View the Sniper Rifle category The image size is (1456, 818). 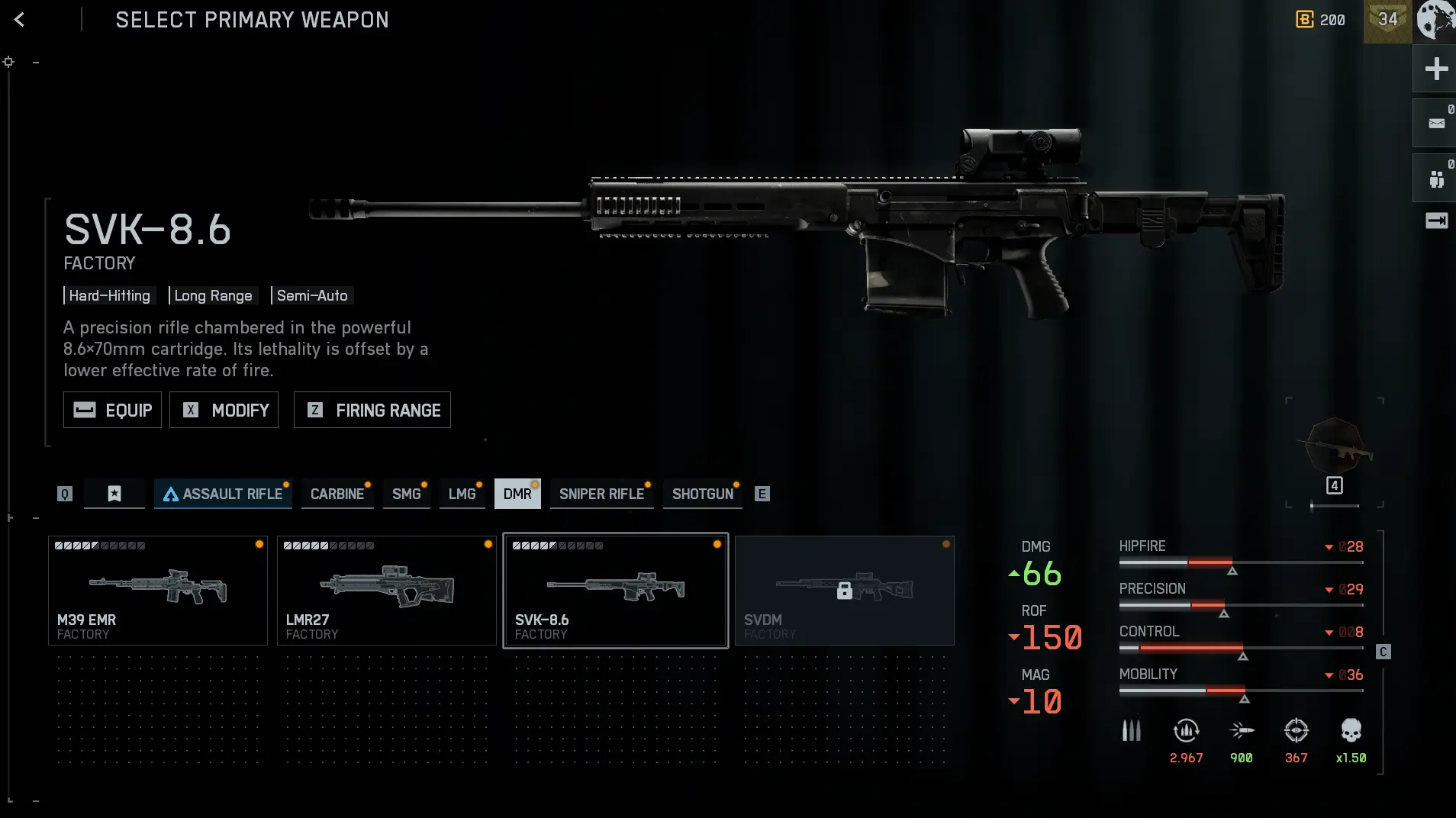tap(601, 494)
